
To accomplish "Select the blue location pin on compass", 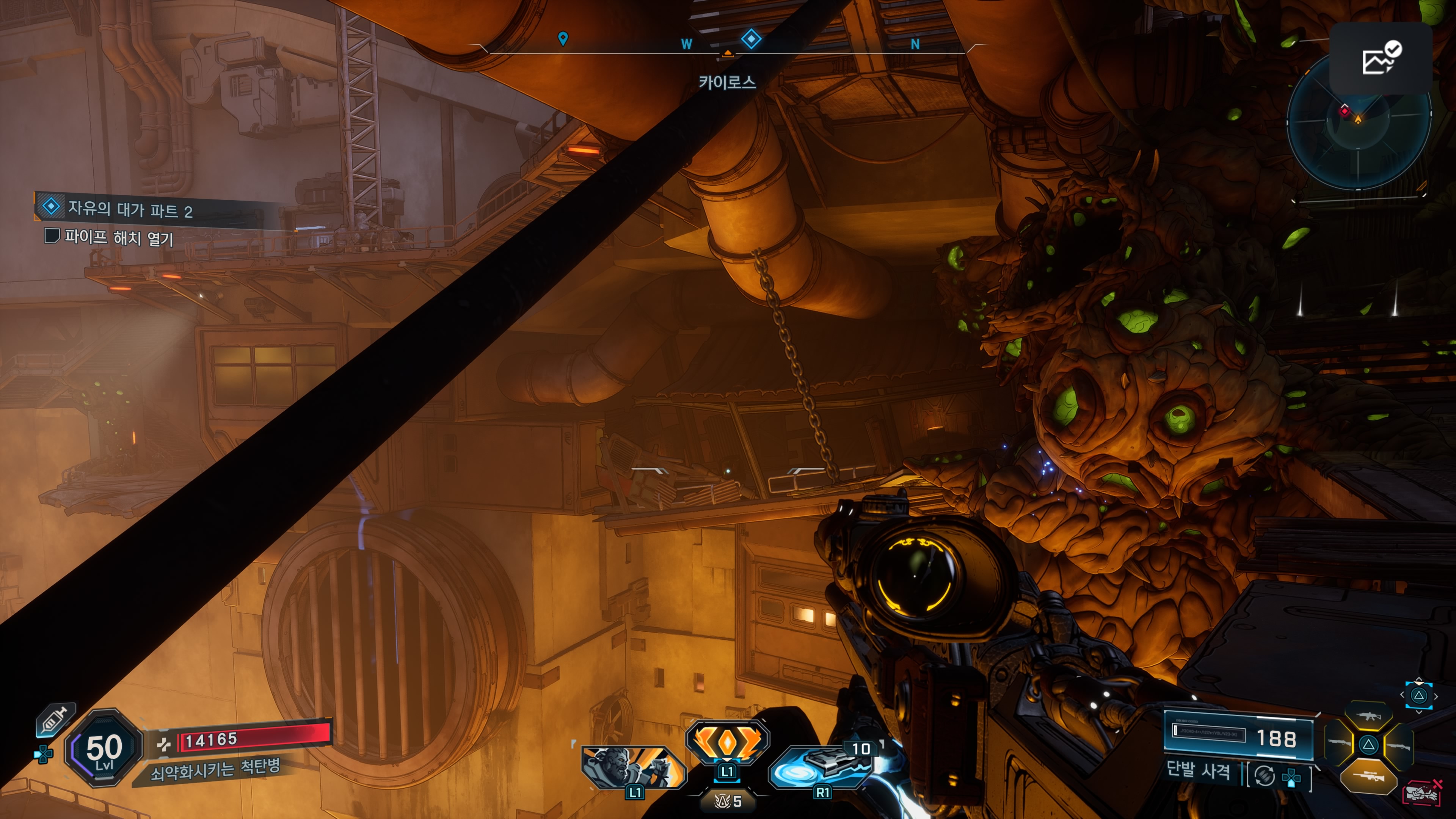I will pos(562,38).
